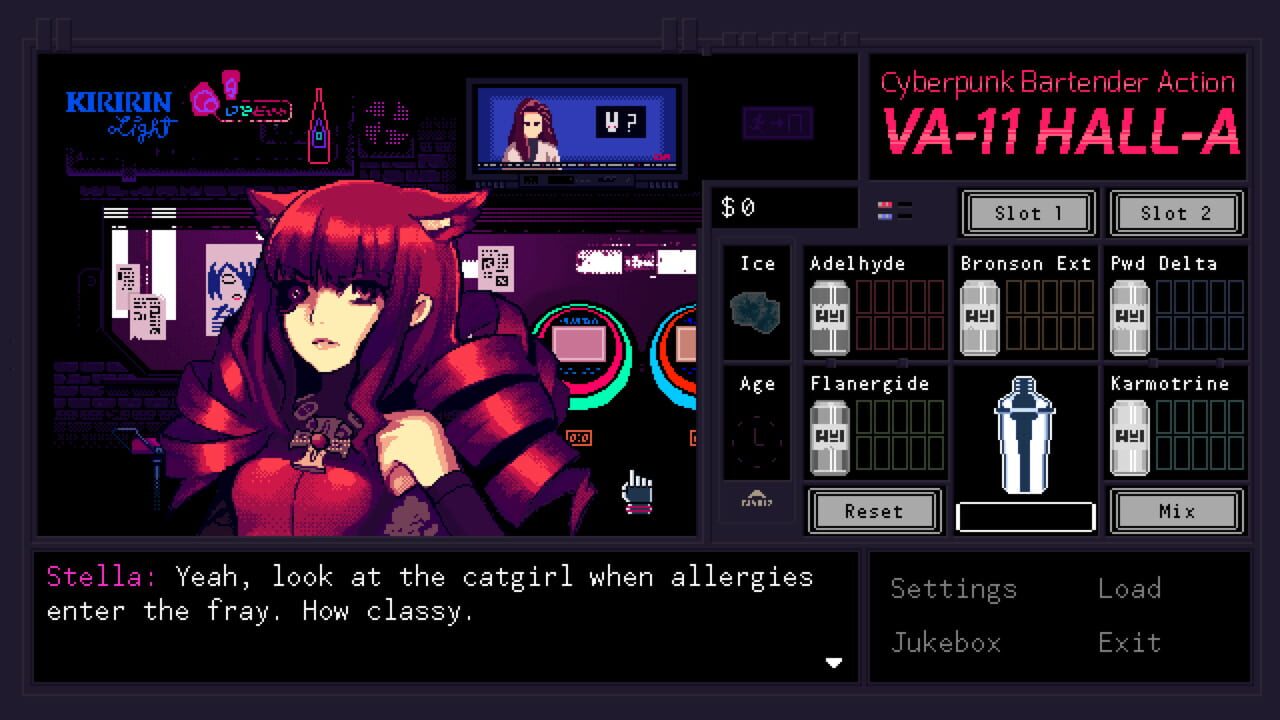The image size is (1280, 720).
Task: Add ice to the drink mixture
Action: pyautogui.click(x=756, y=300)
